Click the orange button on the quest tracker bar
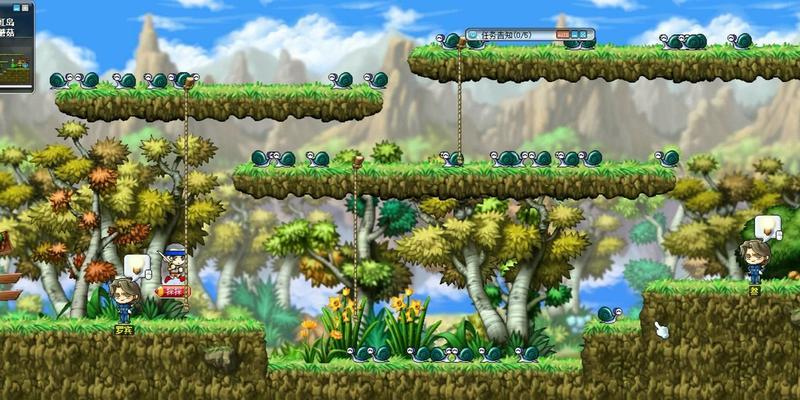The image size is (800, 400). point(563,35)
